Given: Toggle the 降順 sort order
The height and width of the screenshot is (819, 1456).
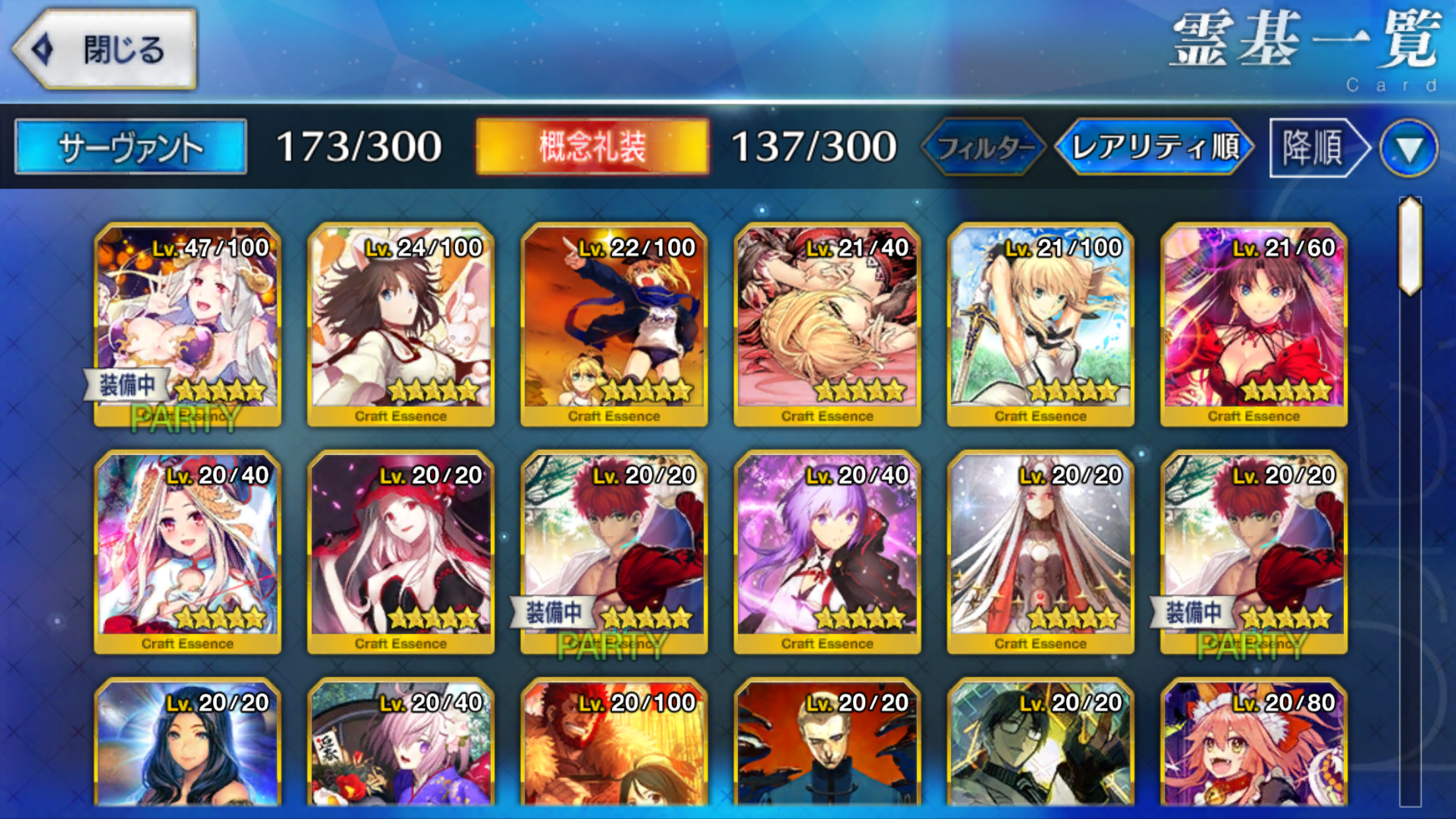Looking at the screenshot, I should click(x=1316, y=147).
